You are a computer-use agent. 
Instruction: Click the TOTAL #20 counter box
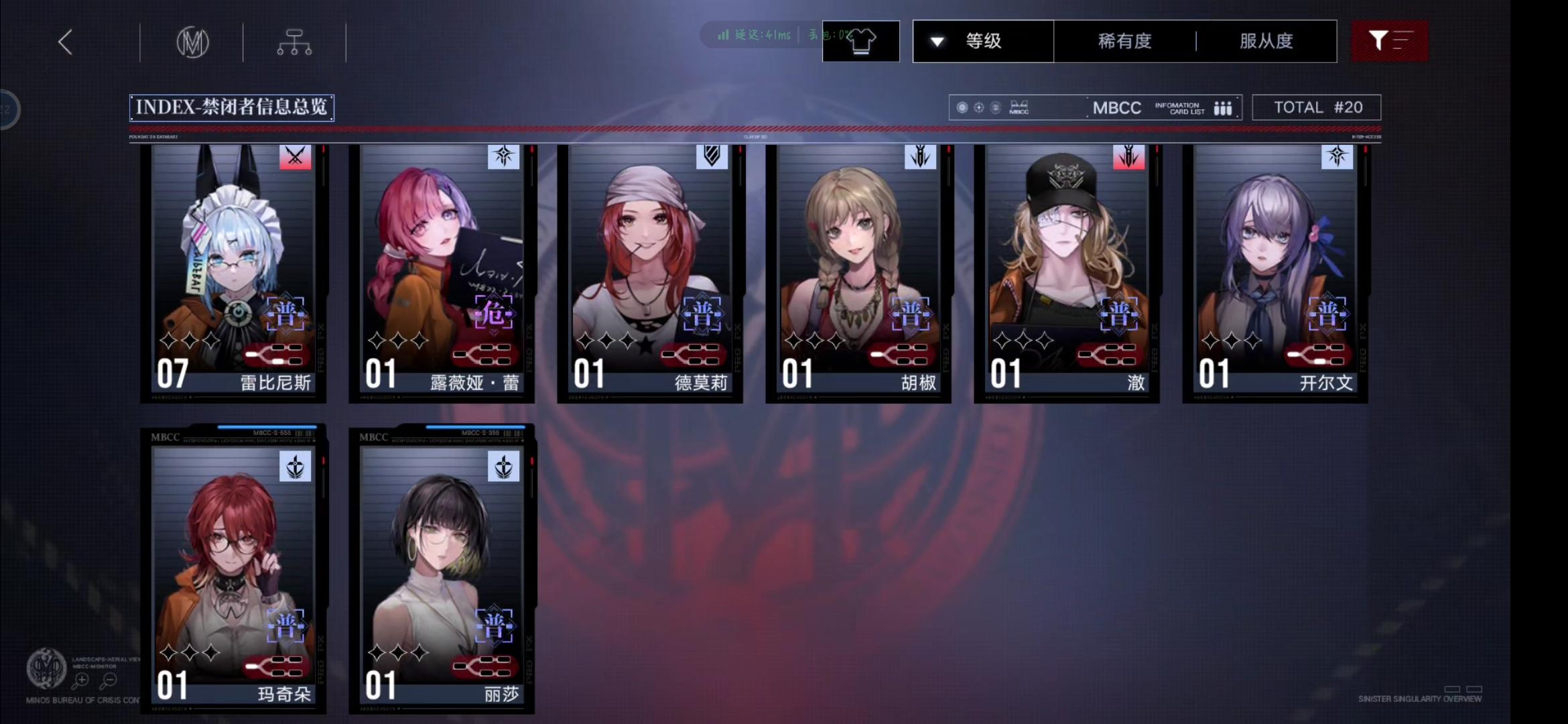click(x=1316, y=107)
